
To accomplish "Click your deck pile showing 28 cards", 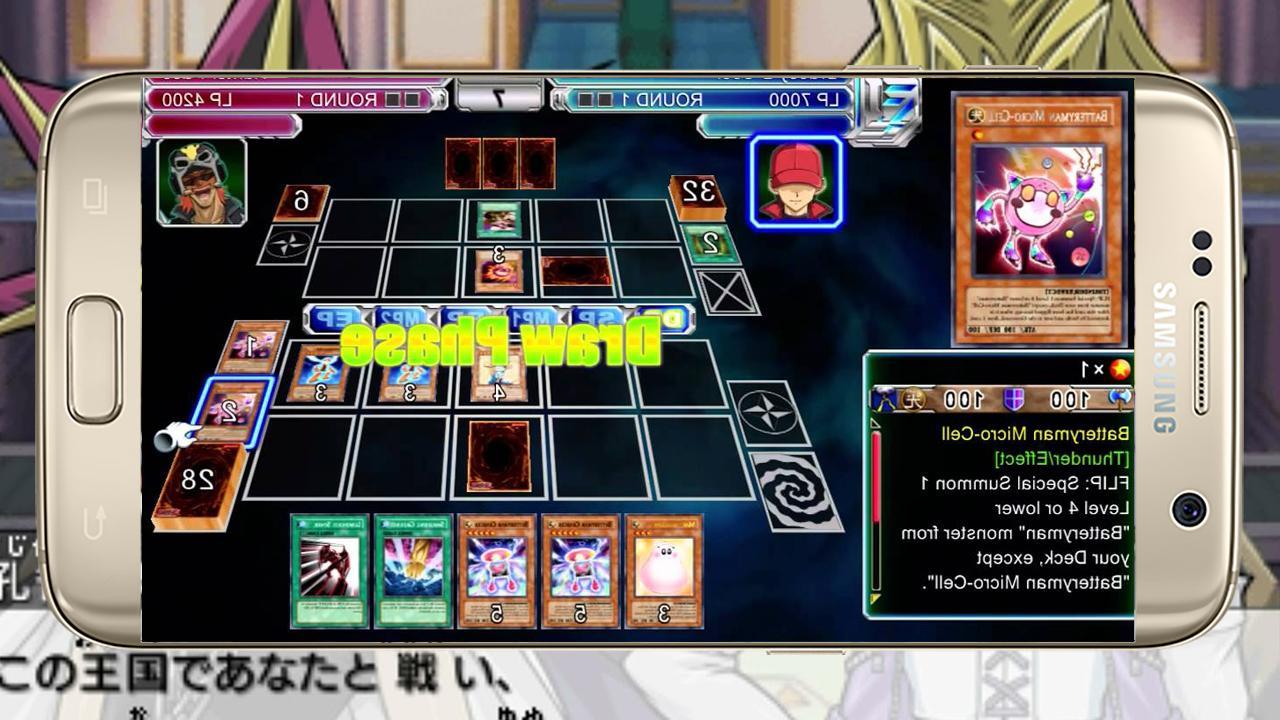I will pyautogui.click(x=200, y=480).
